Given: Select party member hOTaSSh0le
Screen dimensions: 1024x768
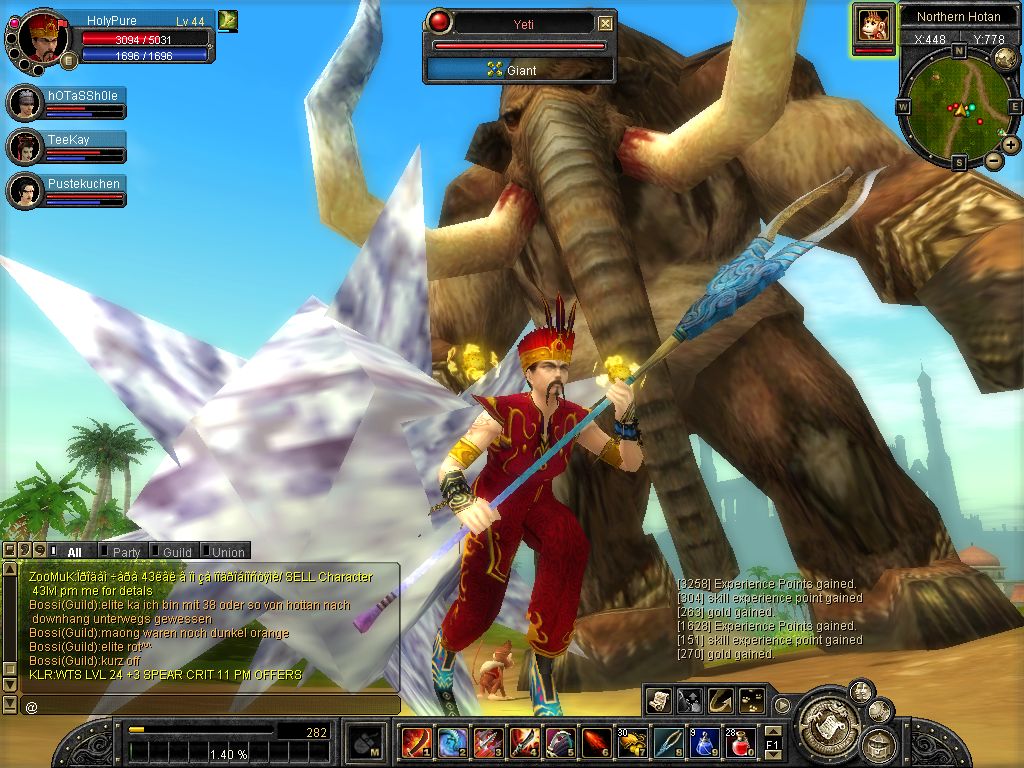Looking at the screenshot, I should coord(83,96).
